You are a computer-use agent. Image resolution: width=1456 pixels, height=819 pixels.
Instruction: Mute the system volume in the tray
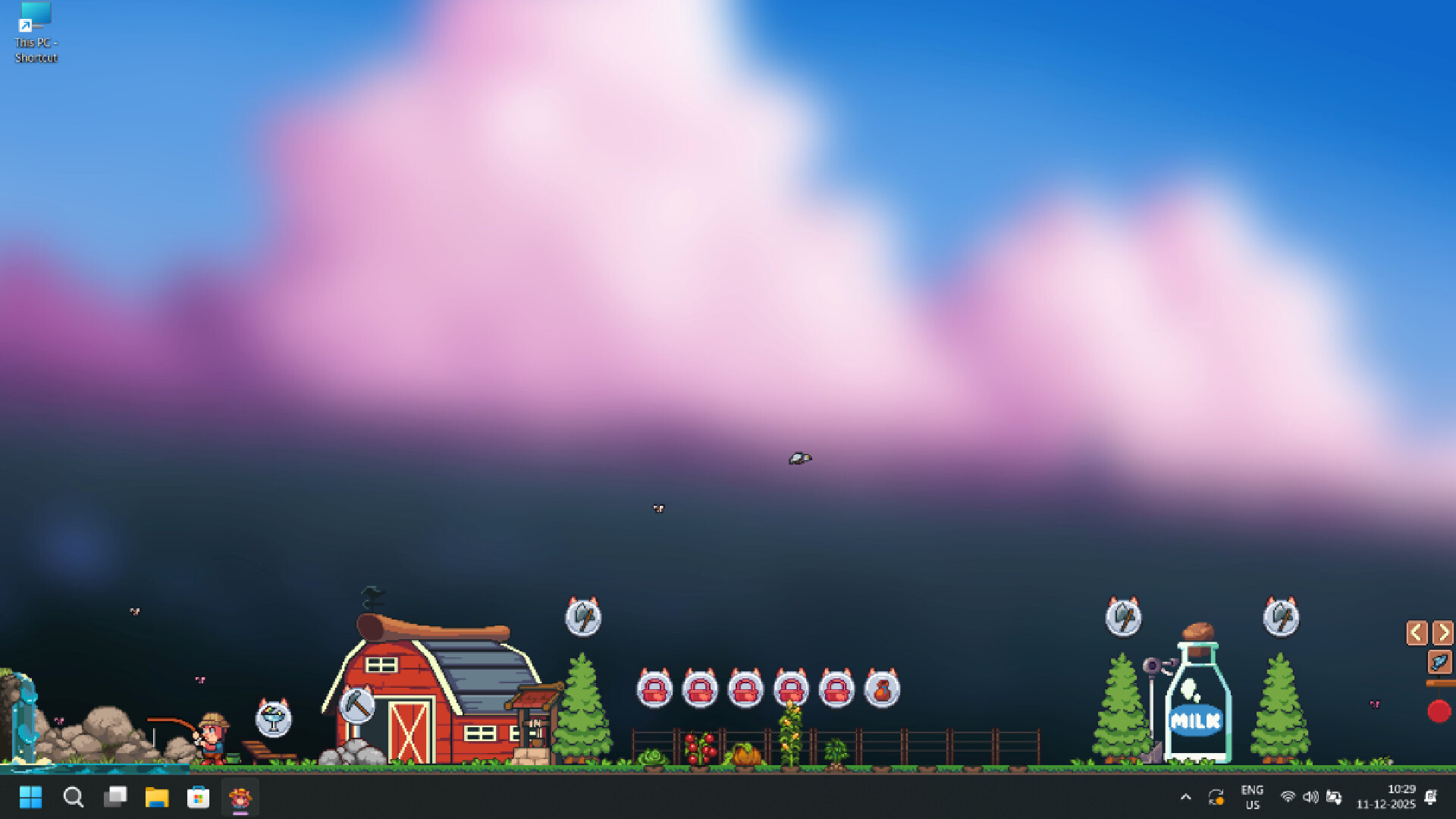coord(1310,797)
